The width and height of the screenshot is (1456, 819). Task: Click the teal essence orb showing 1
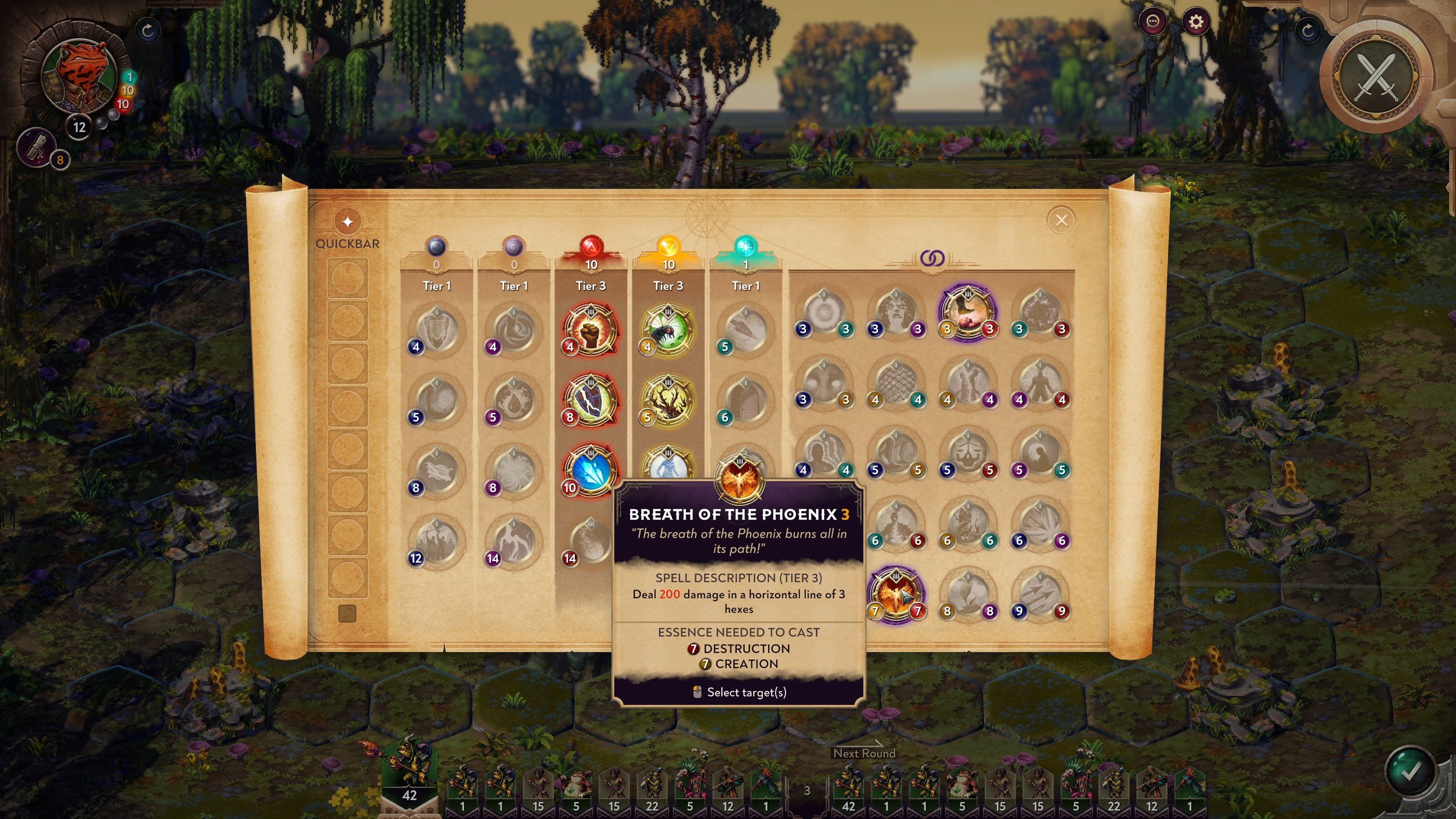click(745, 247)
